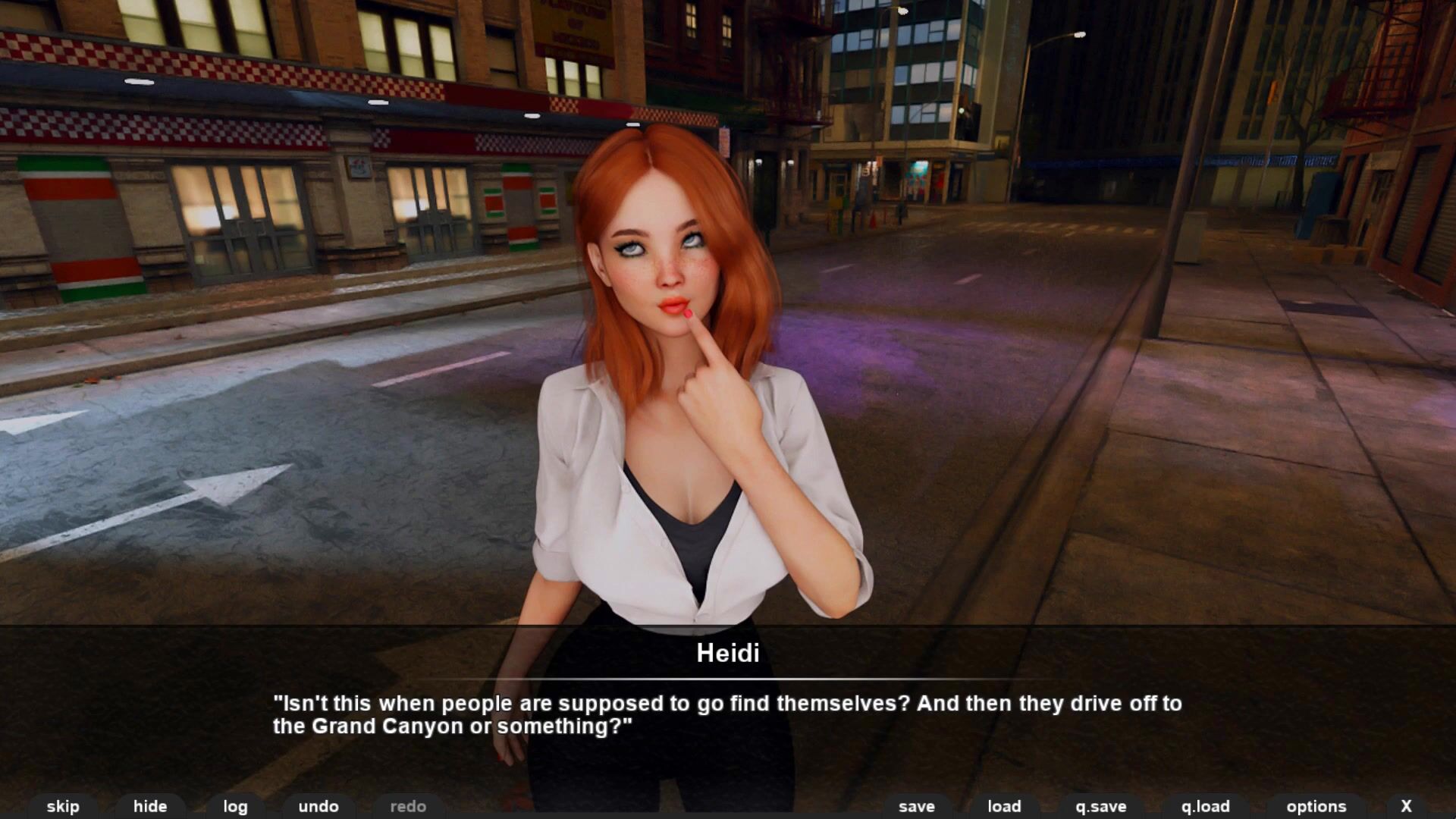
Task: Hide the dialogue text box
Action: click(x=150, y=806)
